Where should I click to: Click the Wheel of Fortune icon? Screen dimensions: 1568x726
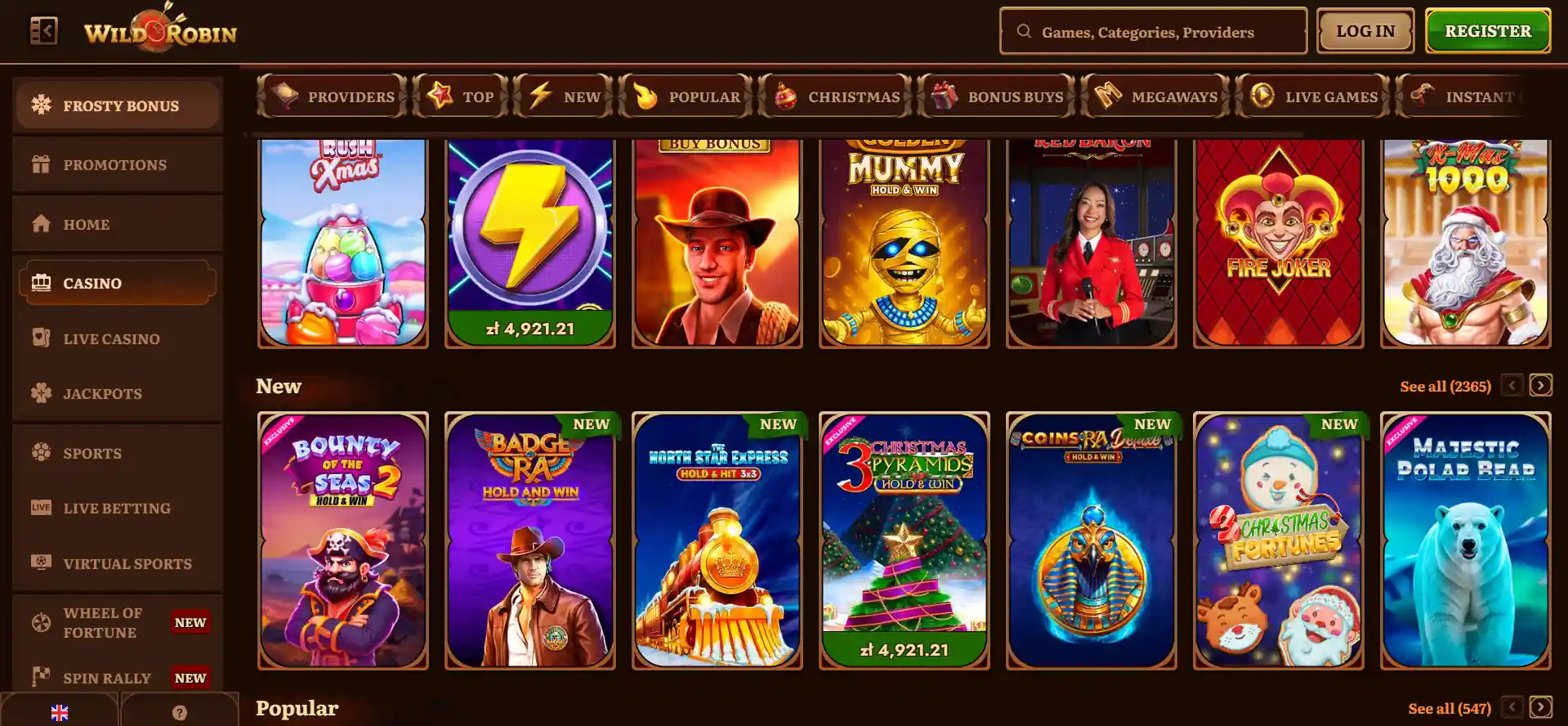point(39,621)
